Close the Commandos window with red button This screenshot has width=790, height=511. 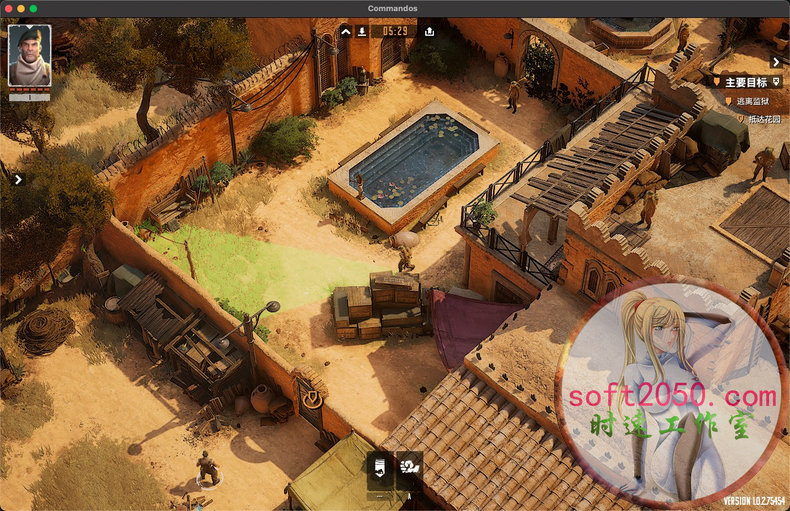pos(7,8)
